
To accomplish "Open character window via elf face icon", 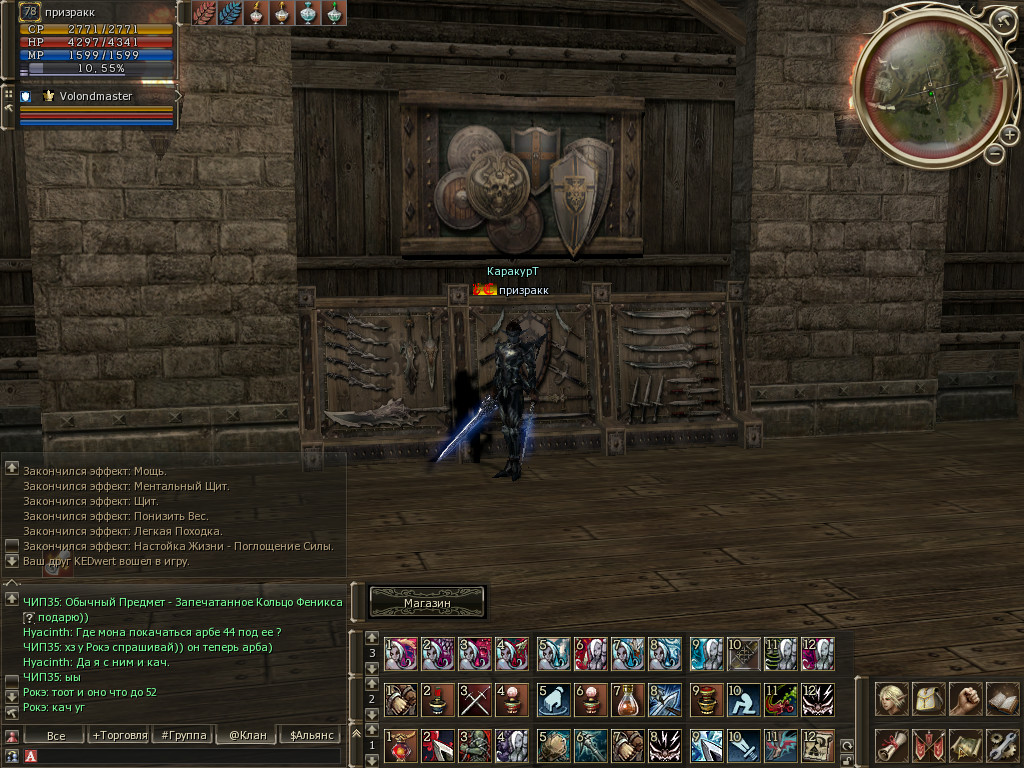I will click(891, 699).
